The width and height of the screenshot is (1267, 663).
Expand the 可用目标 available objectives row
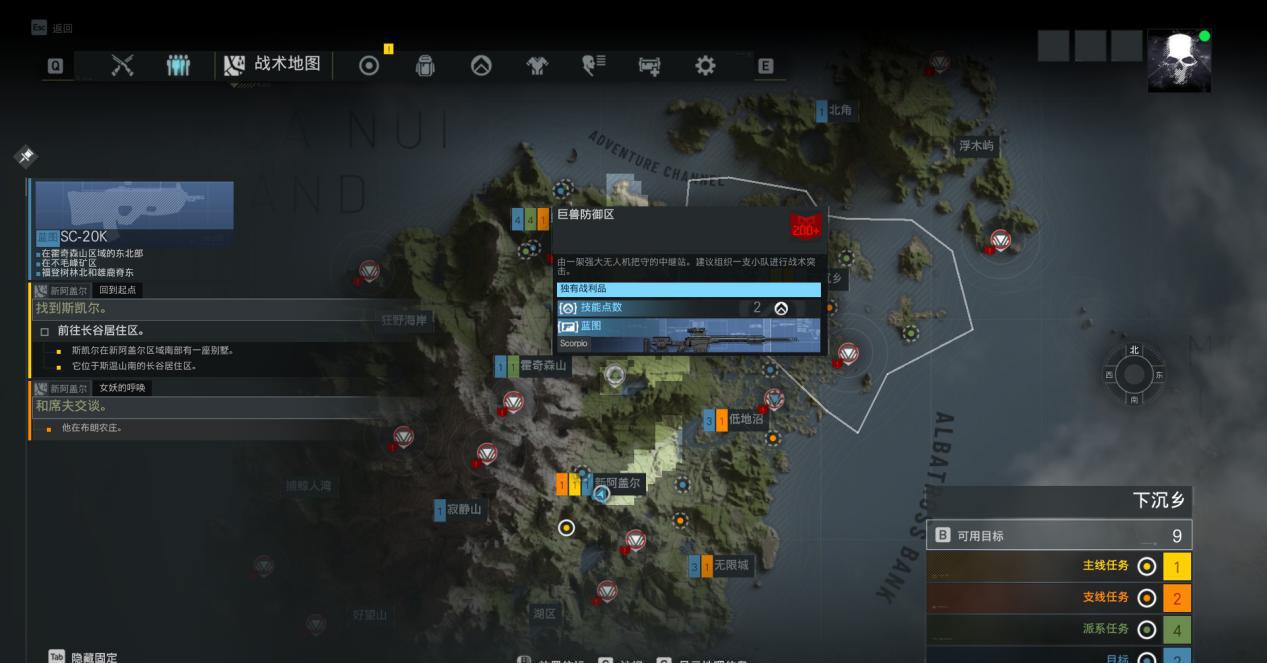pyautogui.click(x=1058, y=536)
